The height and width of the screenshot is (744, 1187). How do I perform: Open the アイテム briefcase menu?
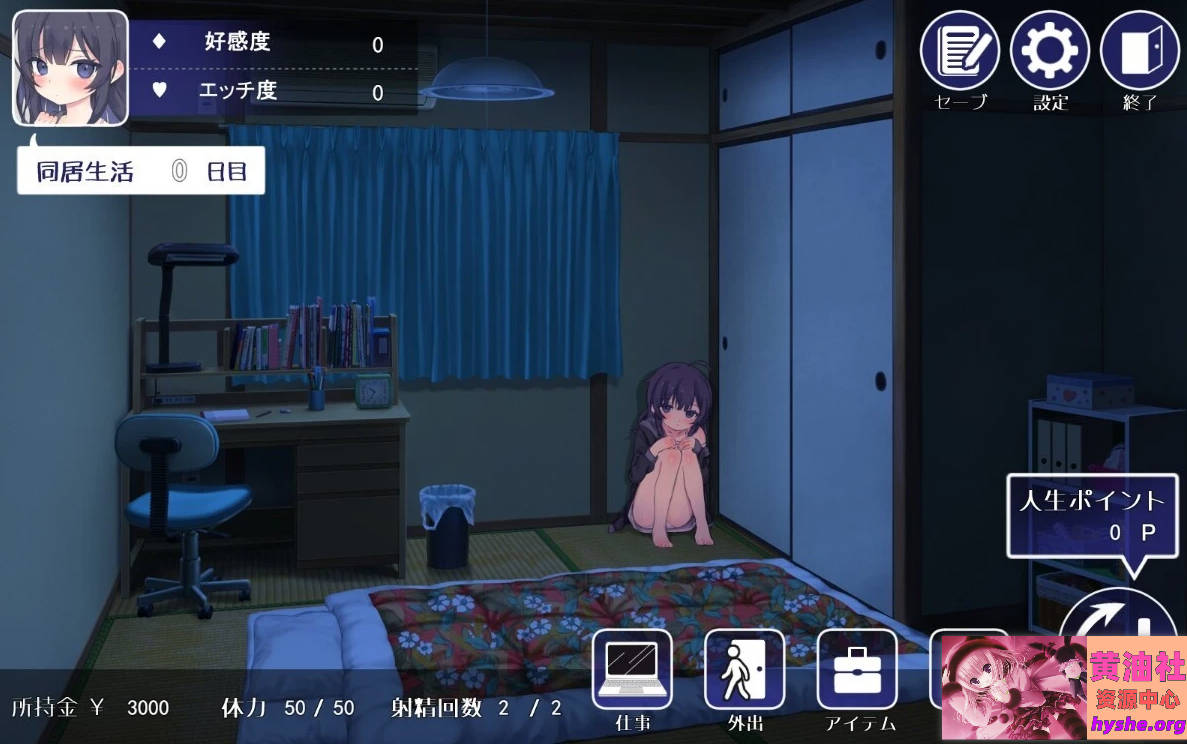[857, 668]
